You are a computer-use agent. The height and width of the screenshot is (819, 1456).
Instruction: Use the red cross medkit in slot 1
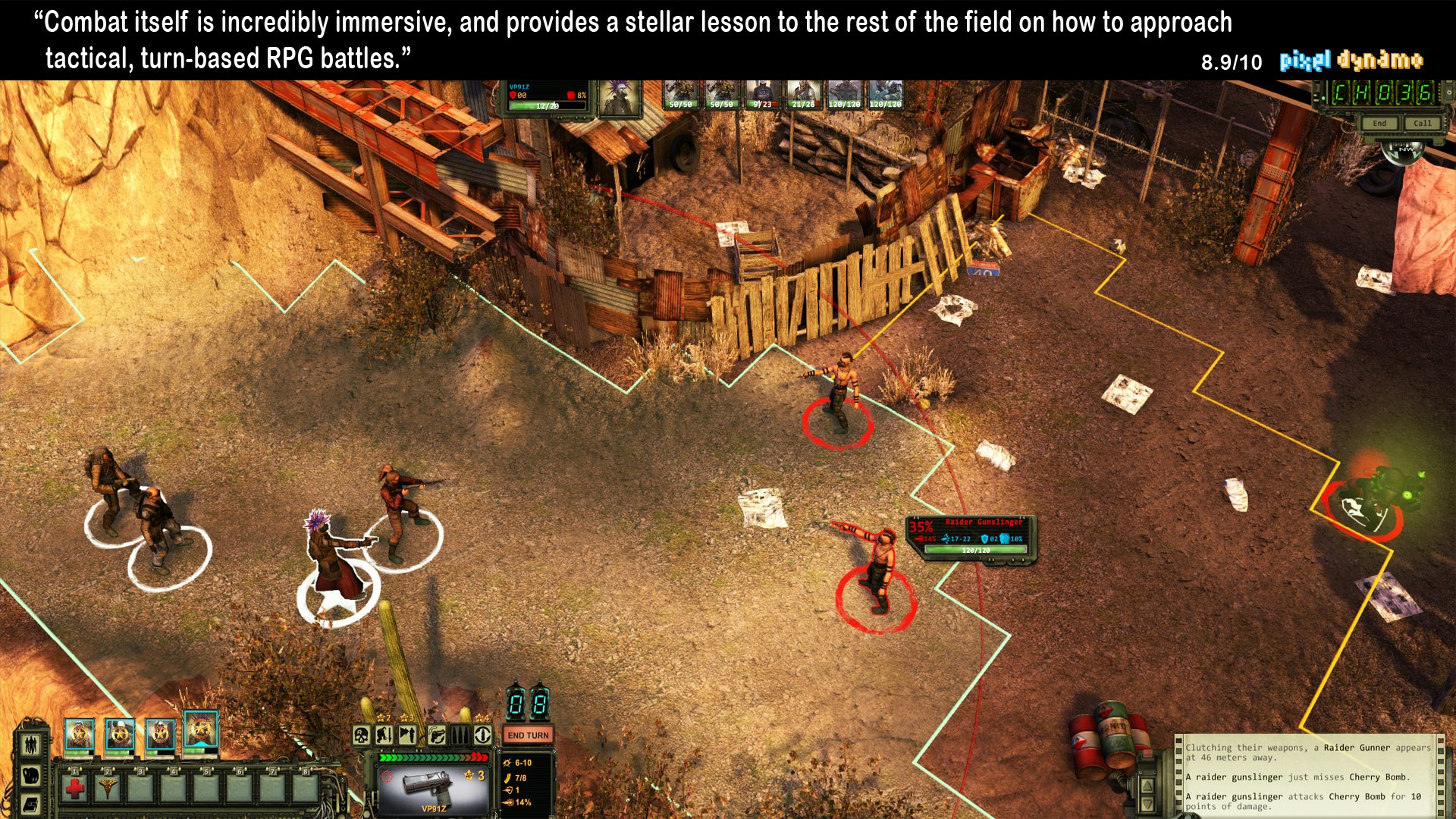(75, 789)
